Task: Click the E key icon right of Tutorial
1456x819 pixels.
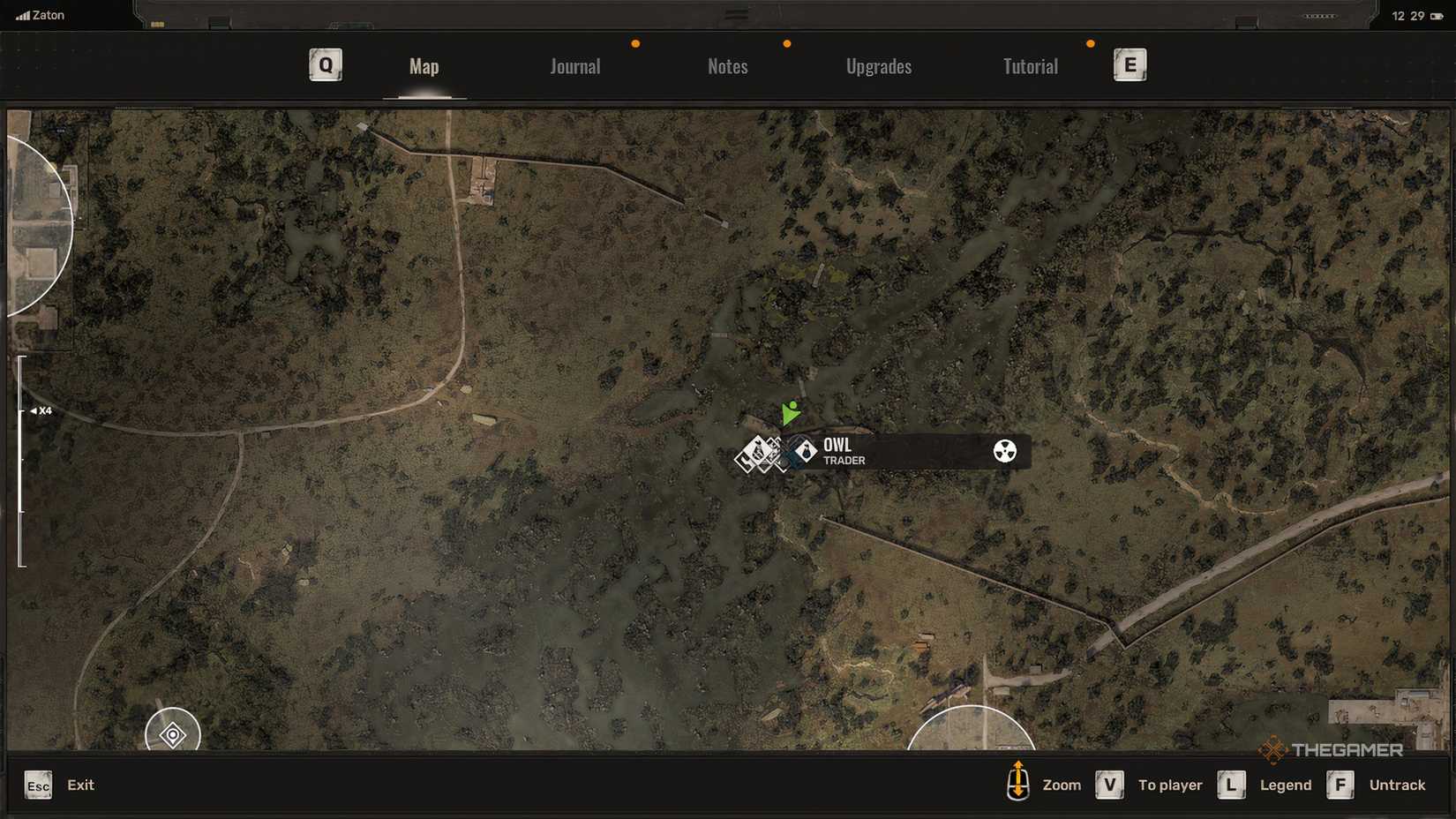Action: (x=1130, y=64)
